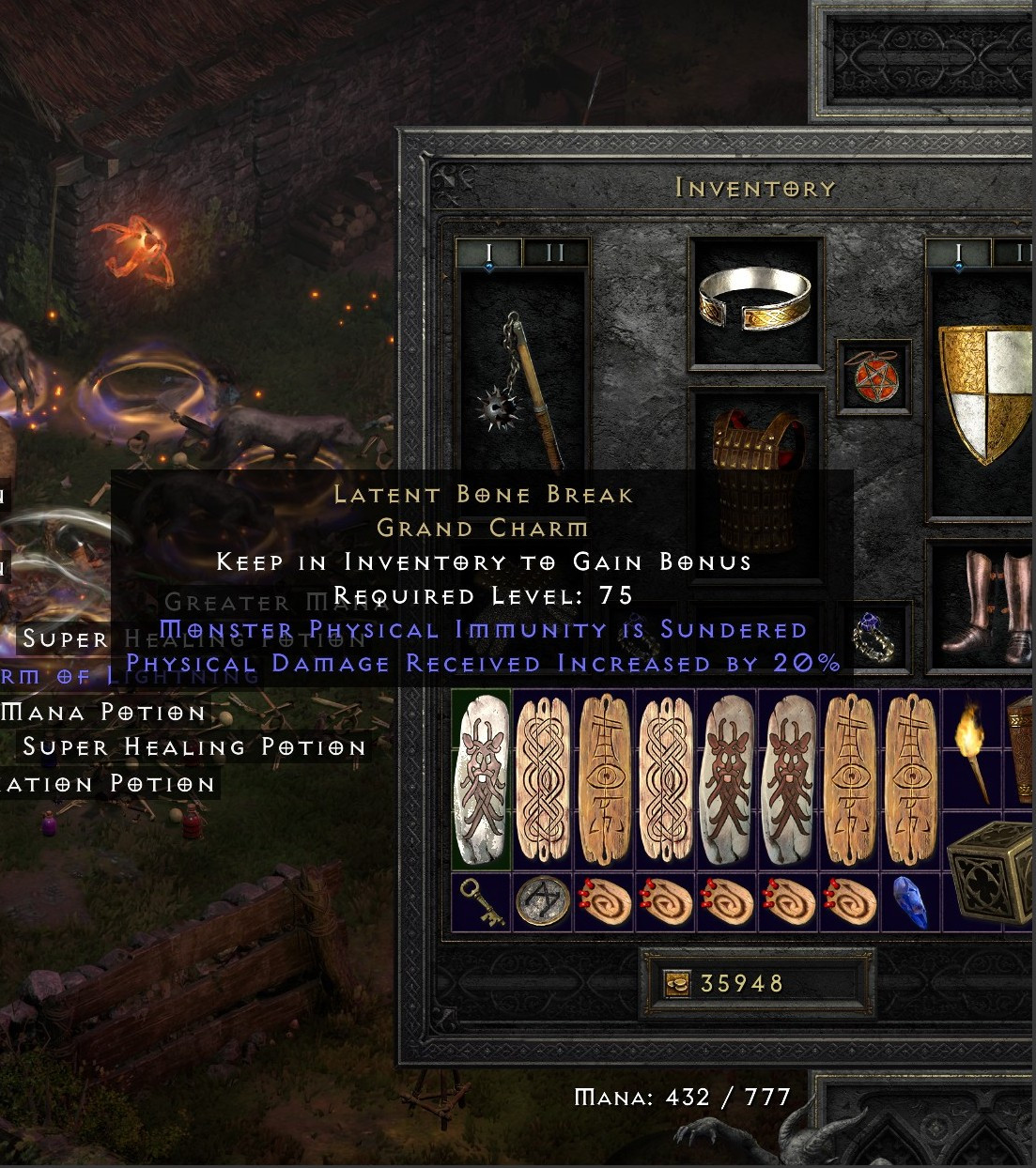Switch to weapon set II above the flail
The width and height of the screenshot is (1036, 1168).
pos(555,253)
